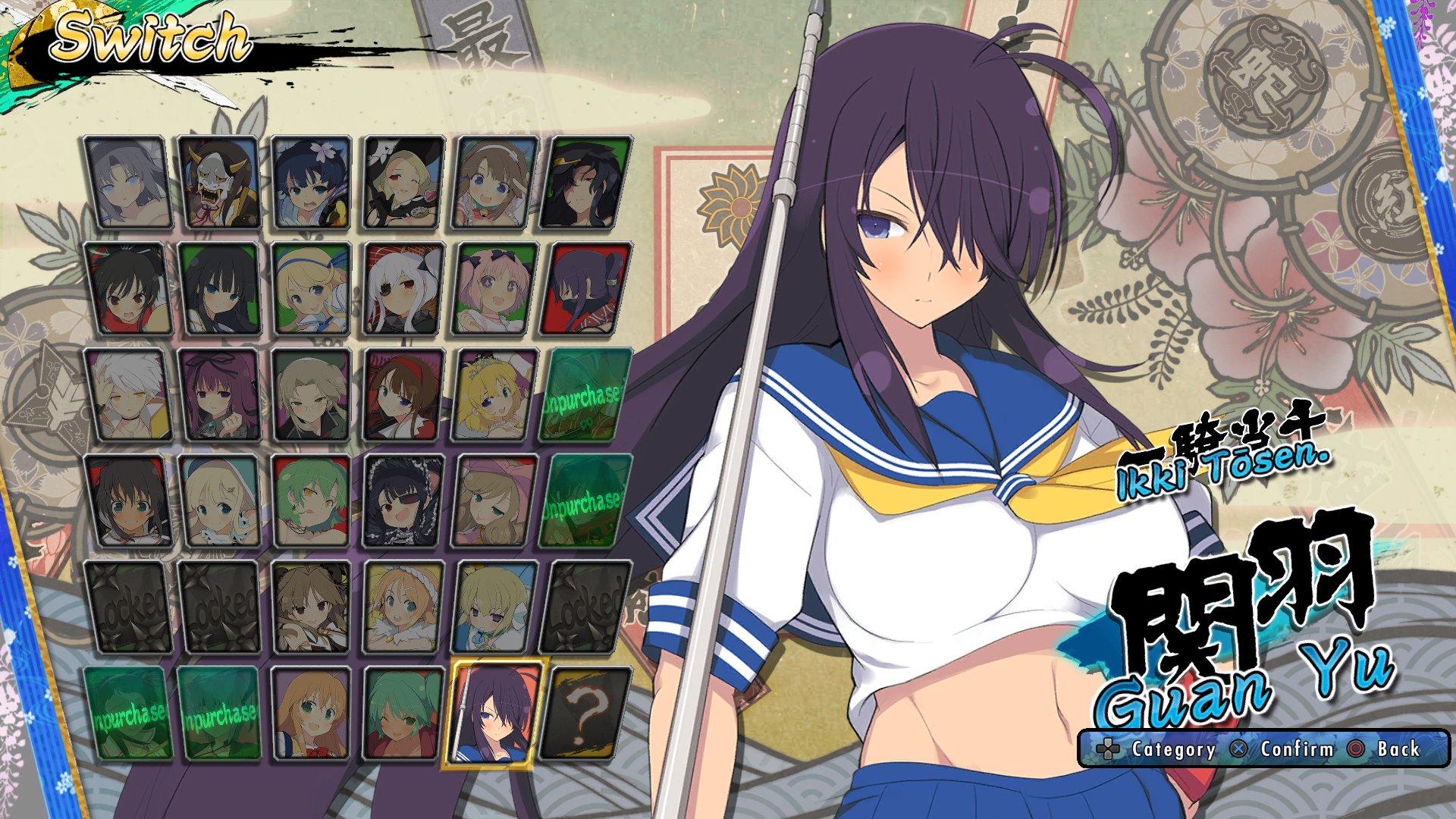Pick the white-haired girl with eyepatch
1456x819 pixels.
pyautogui.click(x=403, y=288)
